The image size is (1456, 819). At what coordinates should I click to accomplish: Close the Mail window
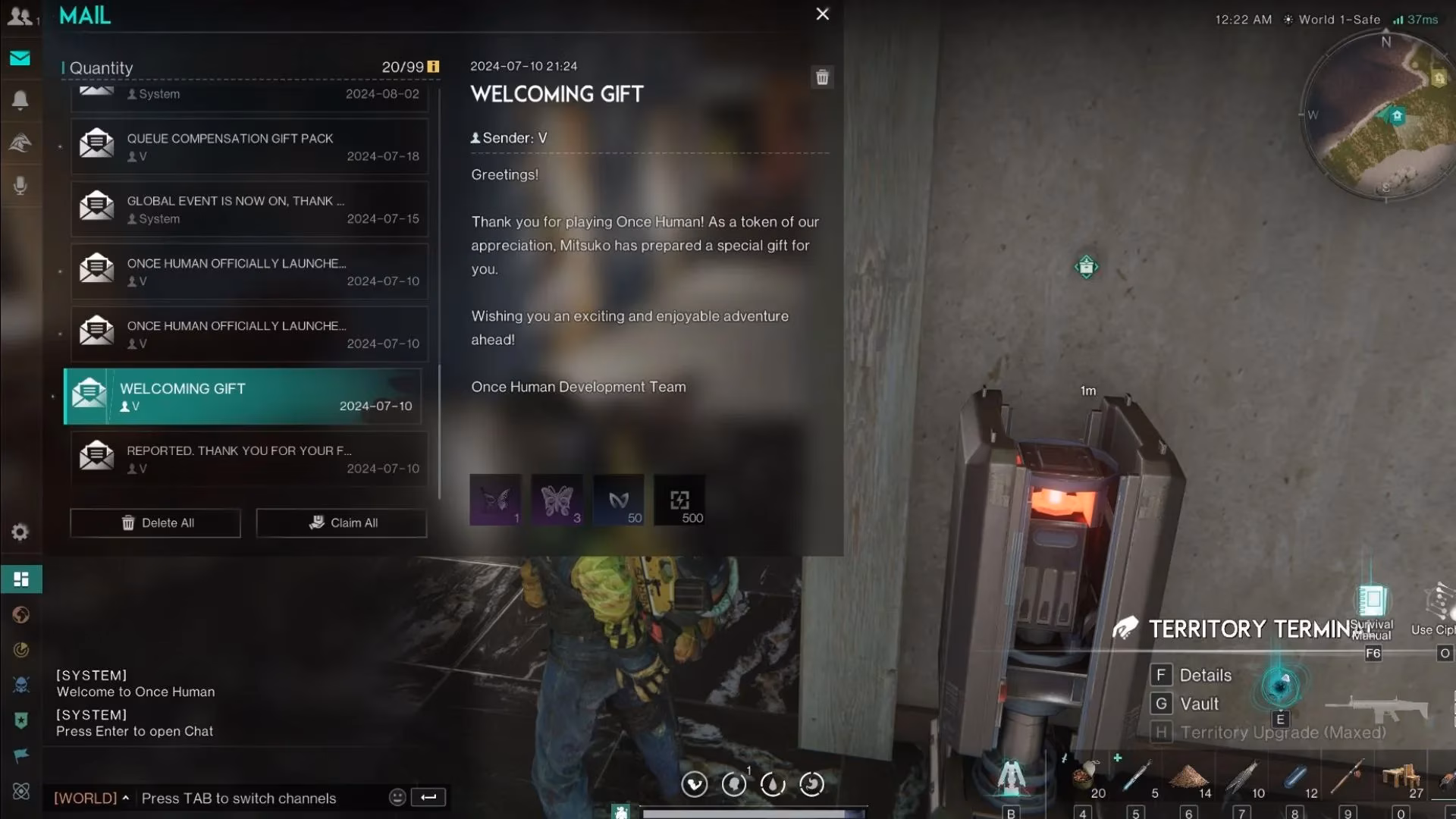pyautogui.click(x=822, y=14)
